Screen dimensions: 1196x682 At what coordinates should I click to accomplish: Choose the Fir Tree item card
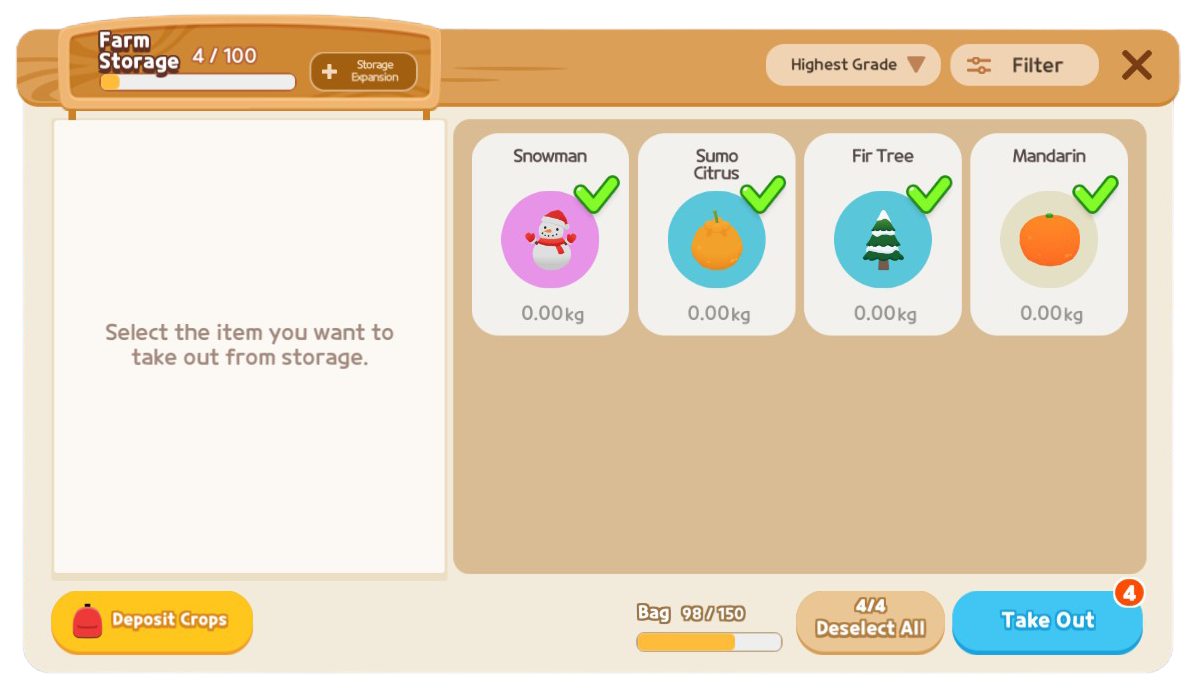(882, 235)
